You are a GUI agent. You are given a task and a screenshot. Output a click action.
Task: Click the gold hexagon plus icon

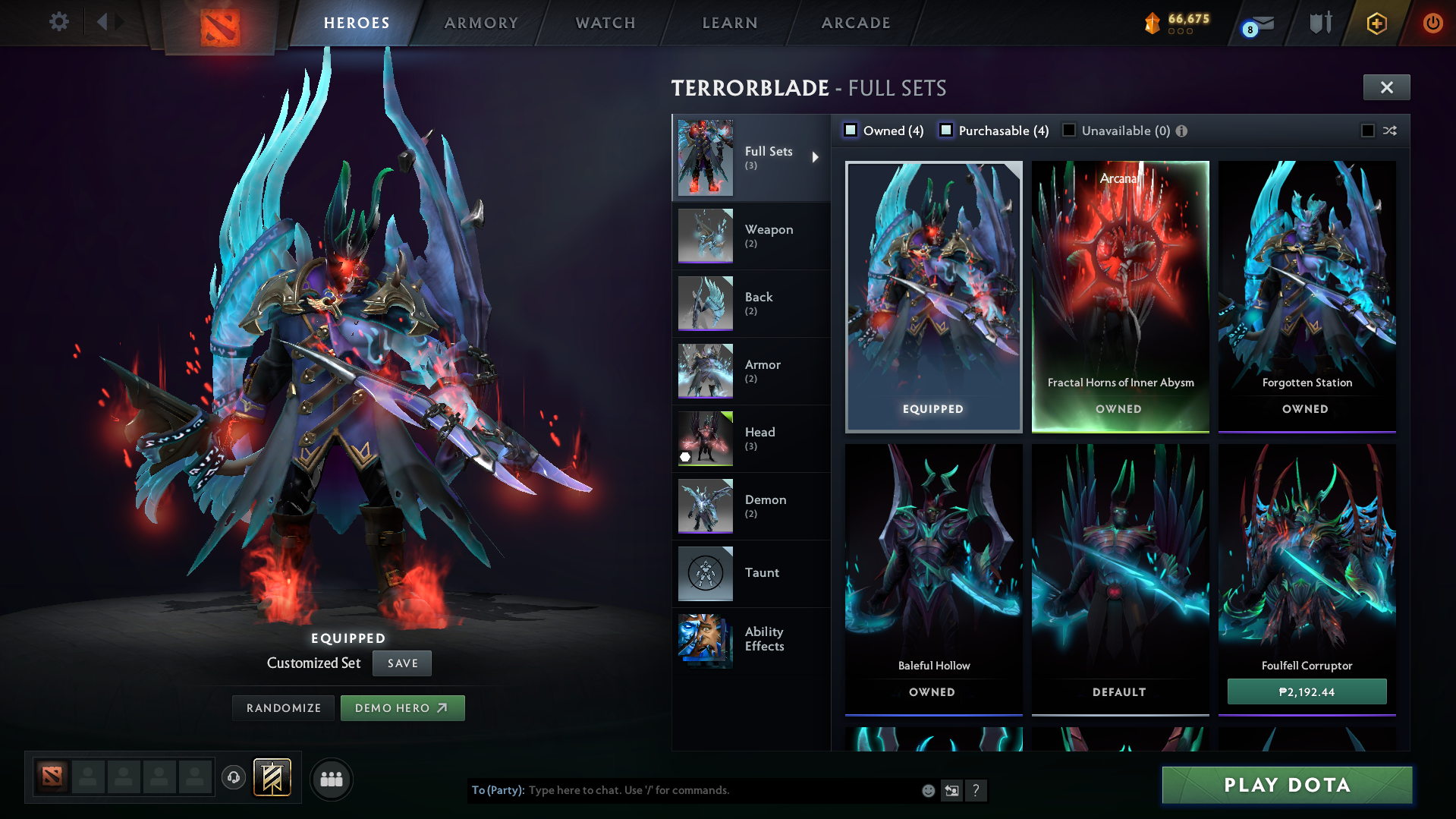[x=1376, y=23]
